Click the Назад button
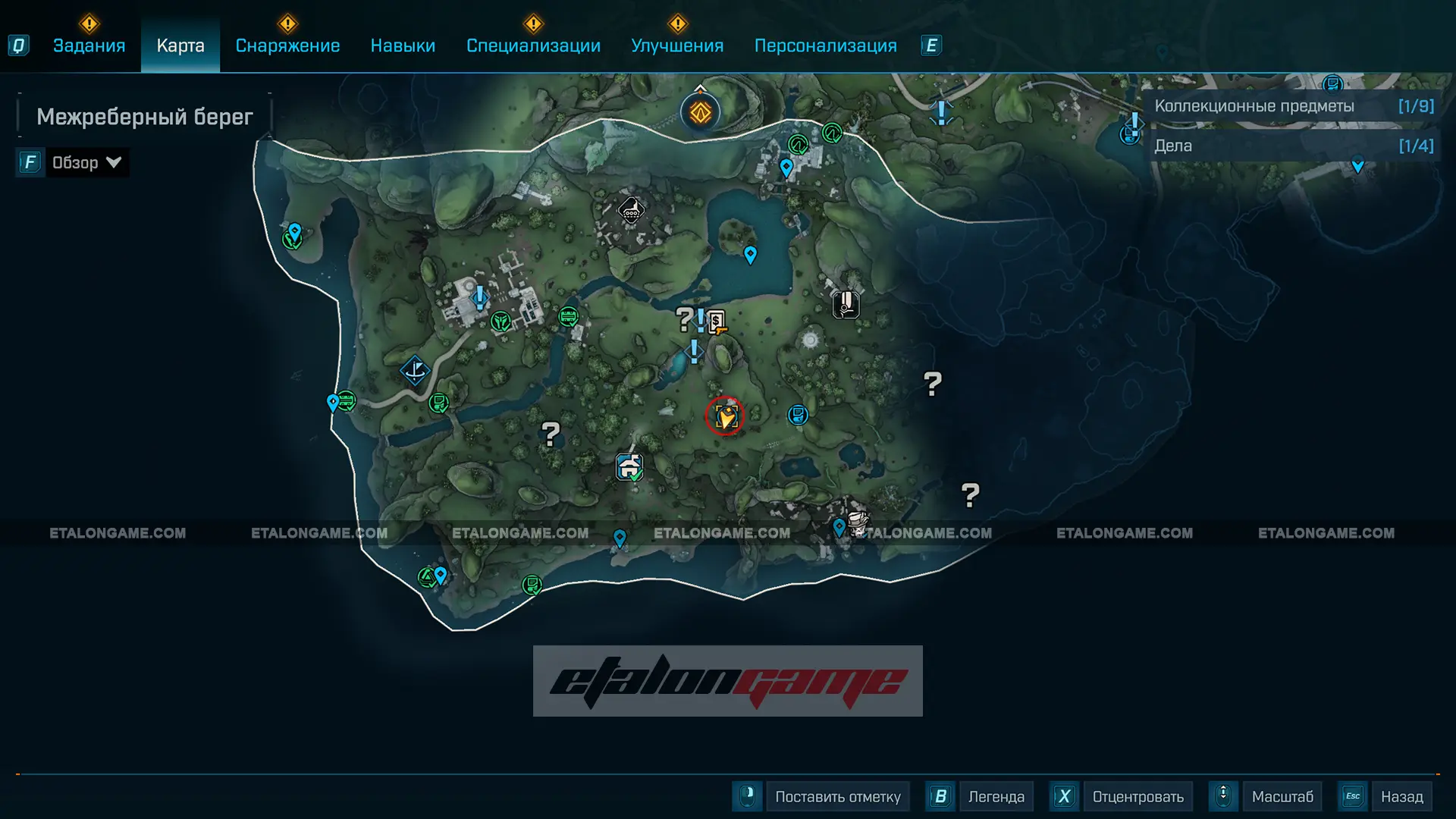The width and height of the screenshot is (1456, 819). [x=1401, y=796]
